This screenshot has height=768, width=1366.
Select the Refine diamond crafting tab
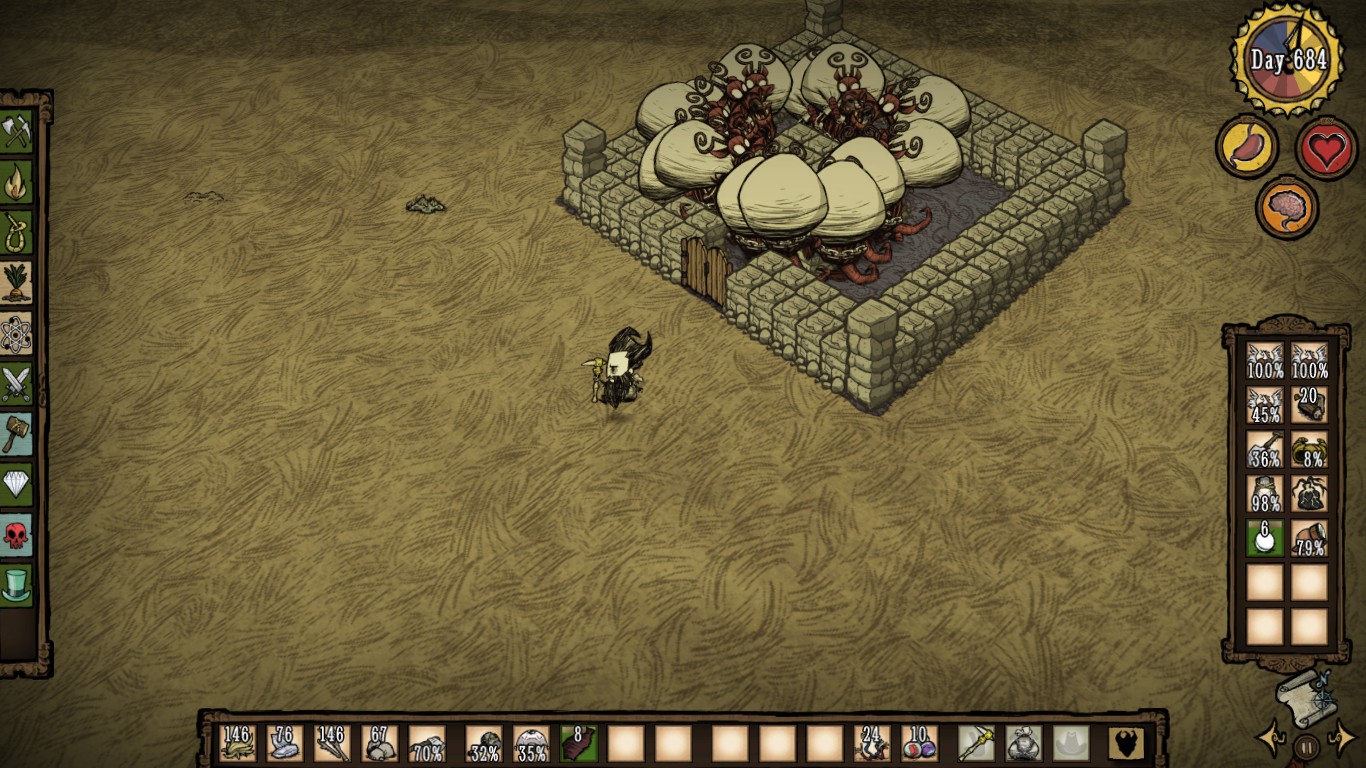17,485
